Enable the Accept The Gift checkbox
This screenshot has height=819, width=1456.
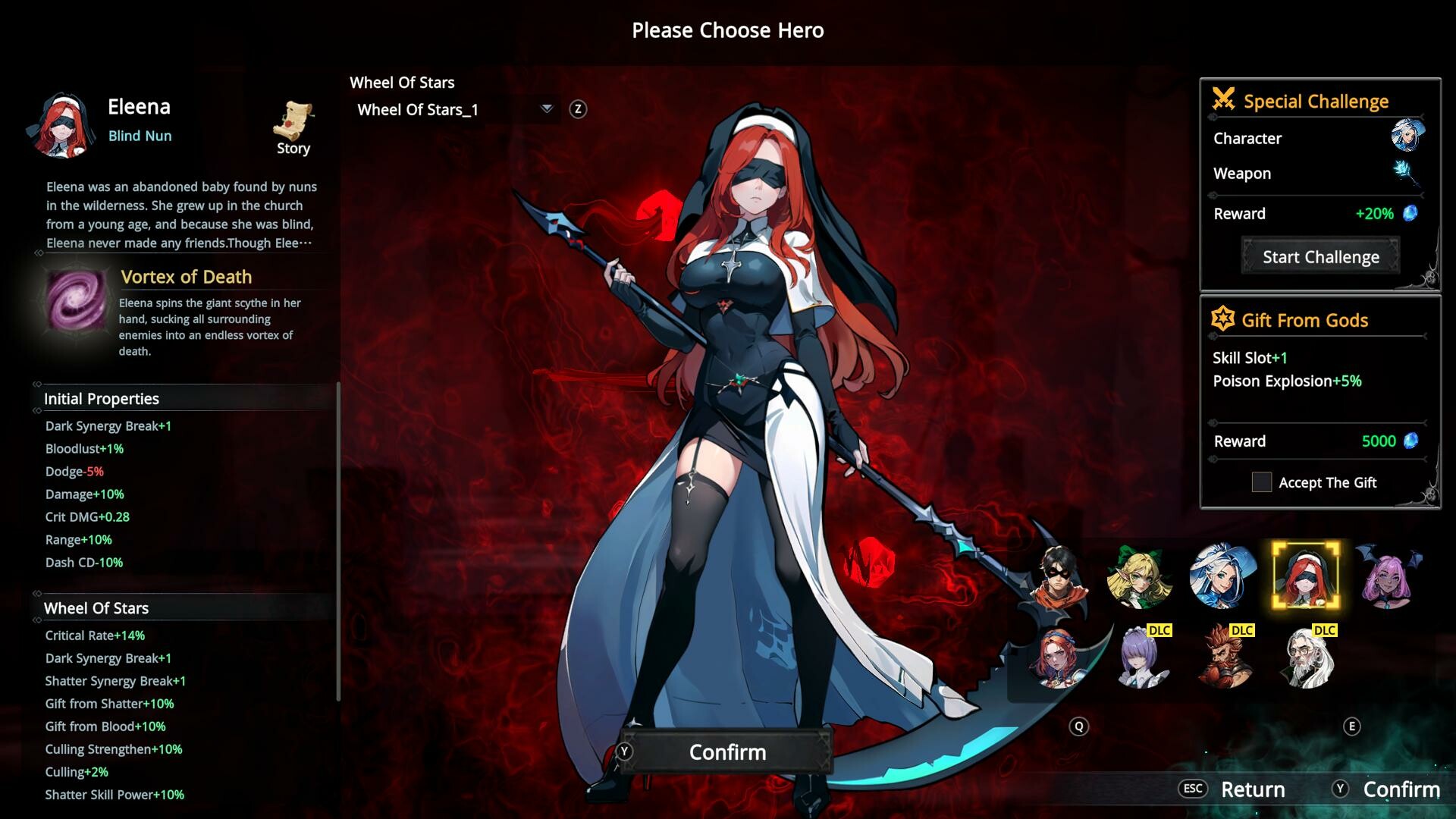tap(1262, 482)
